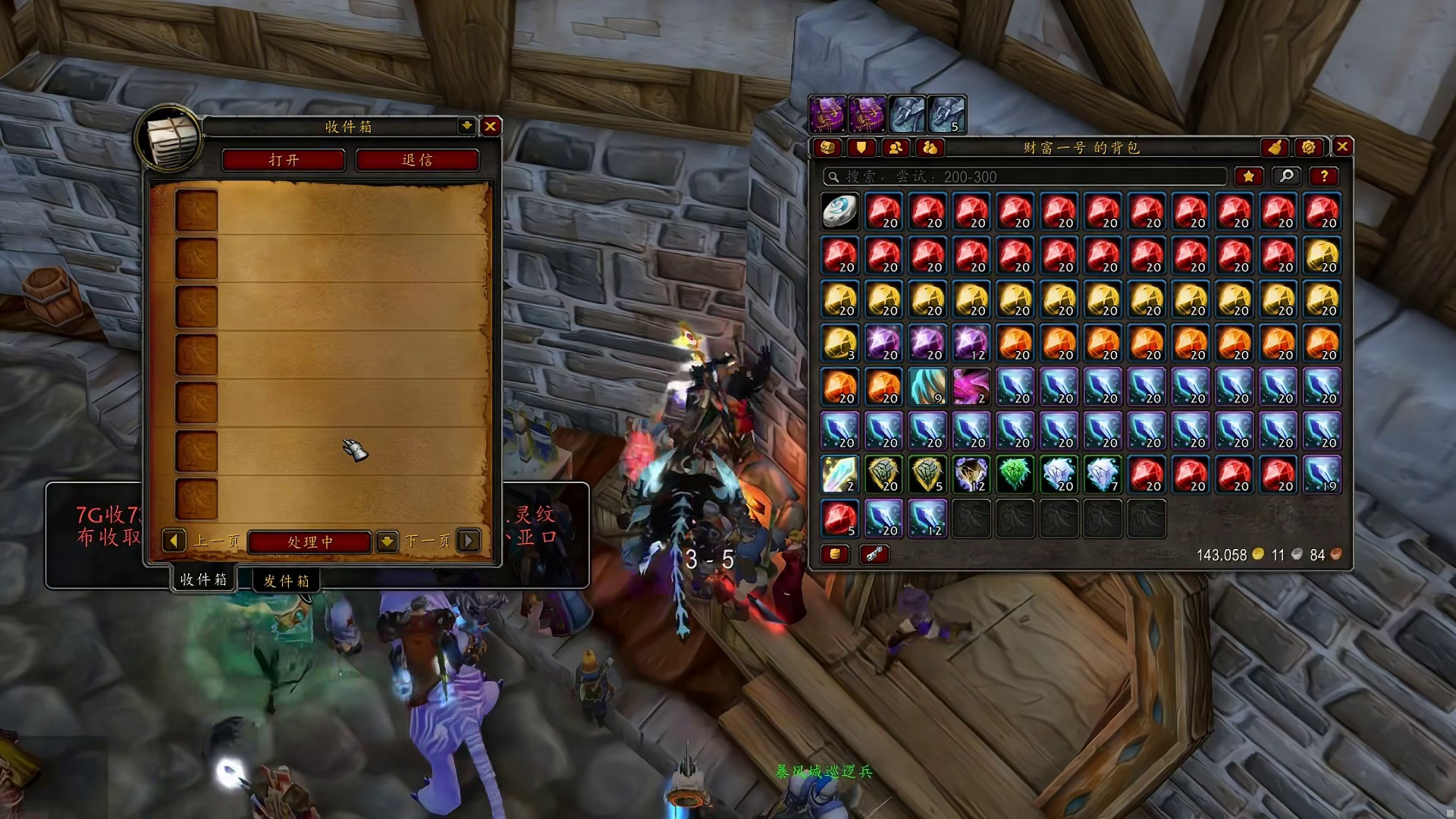This screenshot has height=819, width=1456.
Task: Select the purple gem stack of 12
Action: tap(971, 343)
